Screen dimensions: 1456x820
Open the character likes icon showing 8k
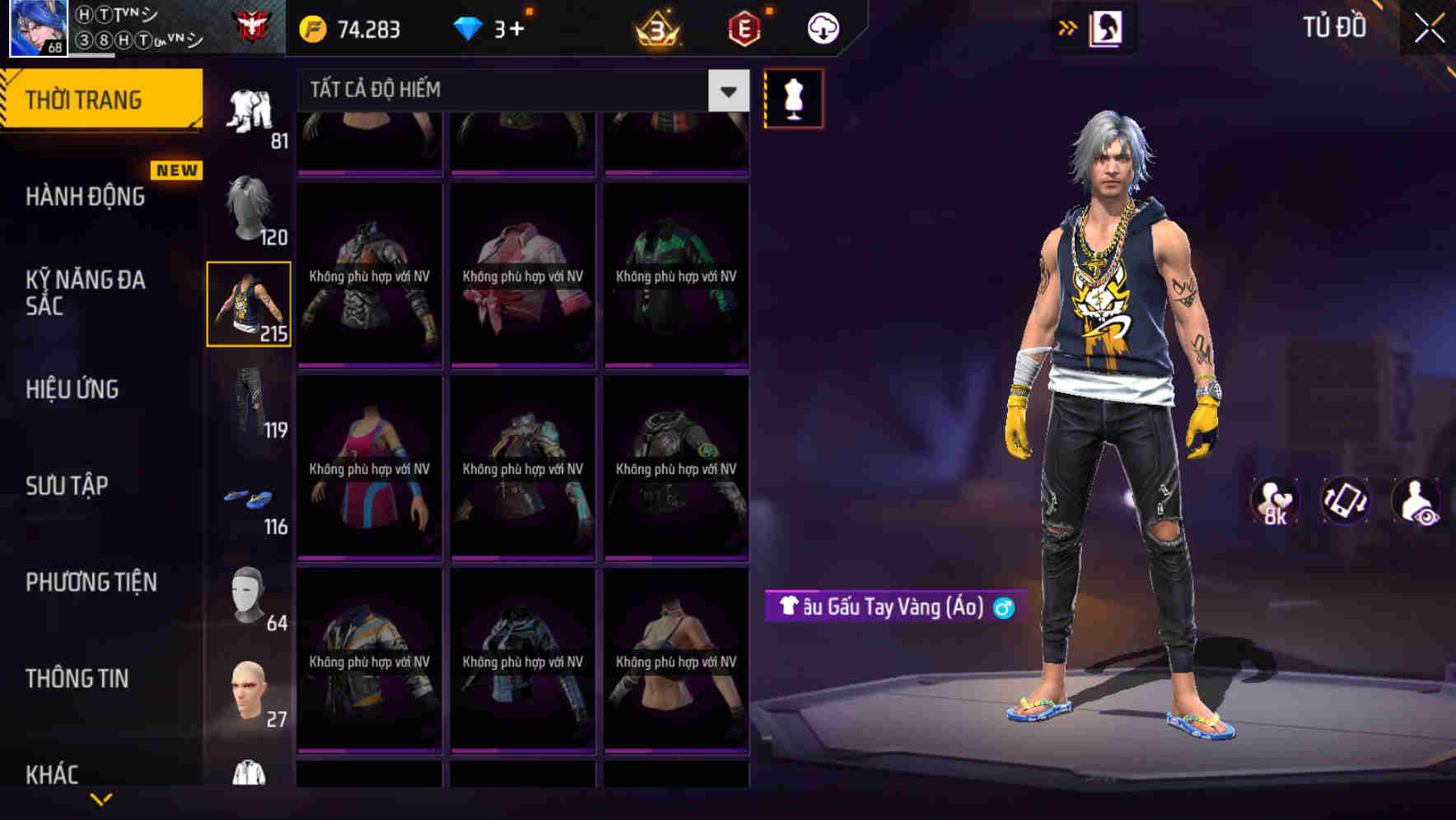coord(1273,501)
